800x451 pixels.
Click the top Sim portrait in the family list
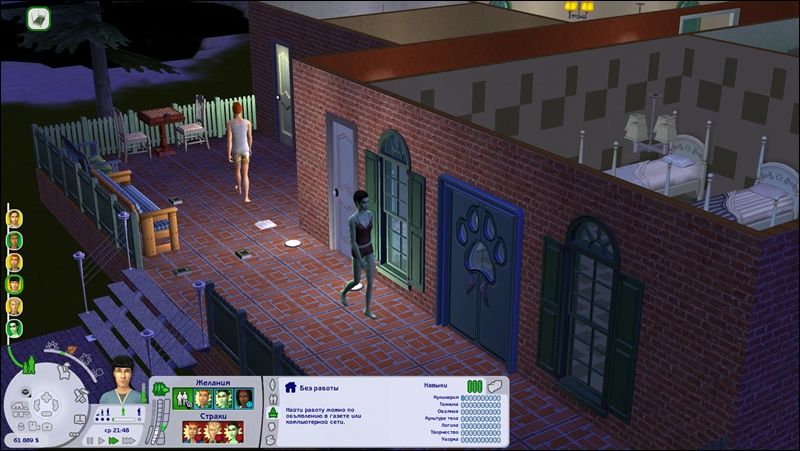click(15, 219)
